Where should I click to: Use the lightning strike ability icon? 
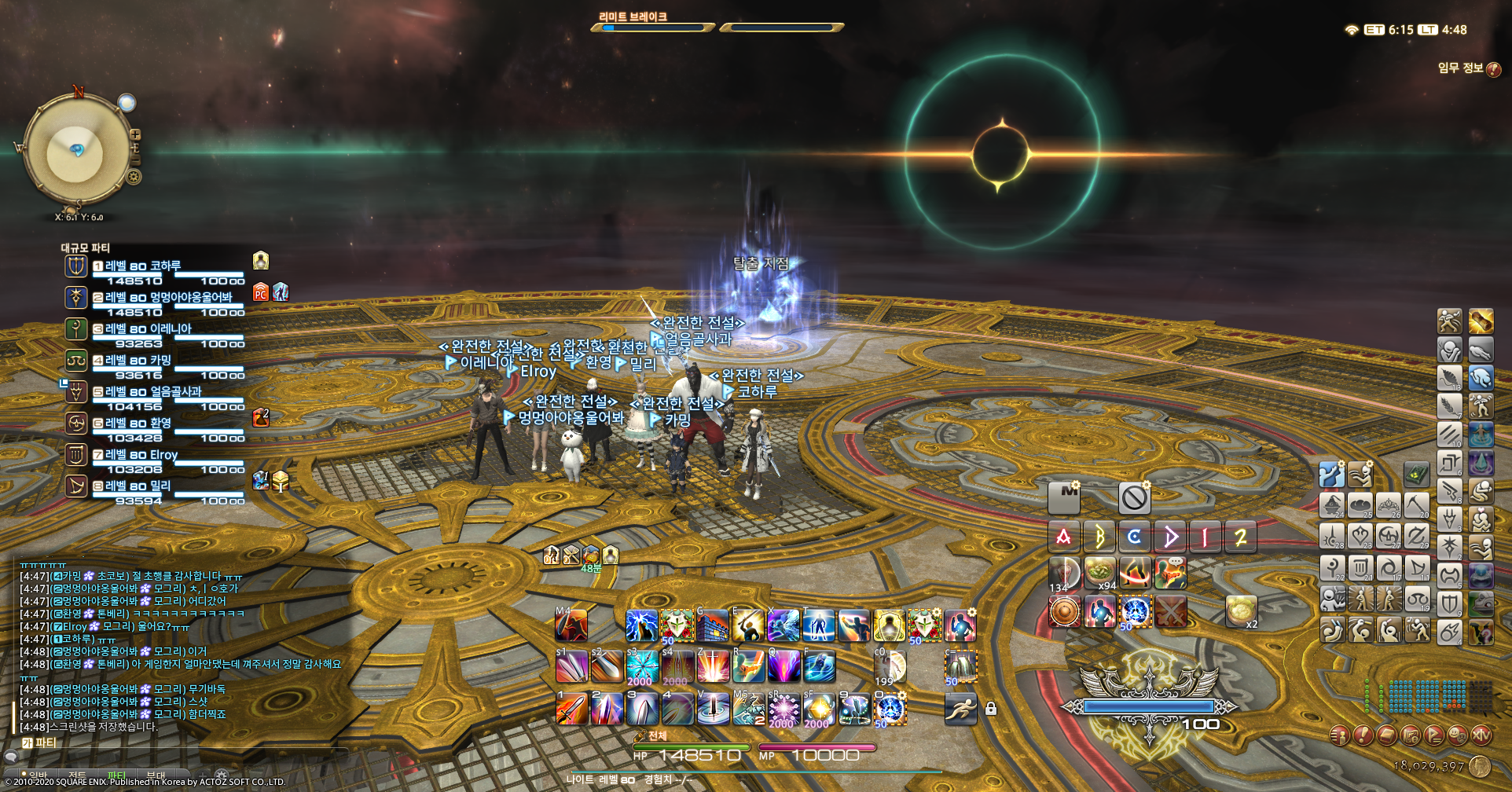(x=641, y=626)
